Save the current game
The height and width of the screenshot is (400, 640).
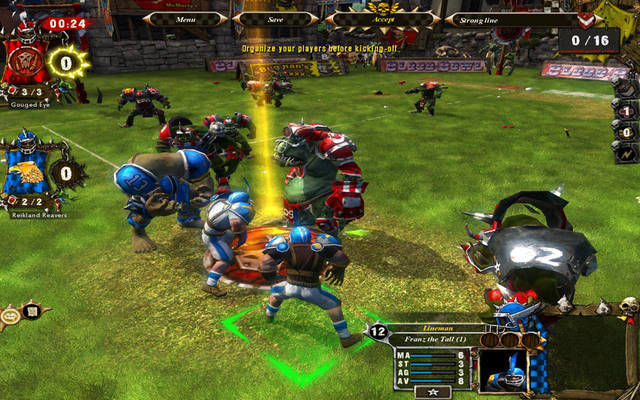click(x=275, y=18)
